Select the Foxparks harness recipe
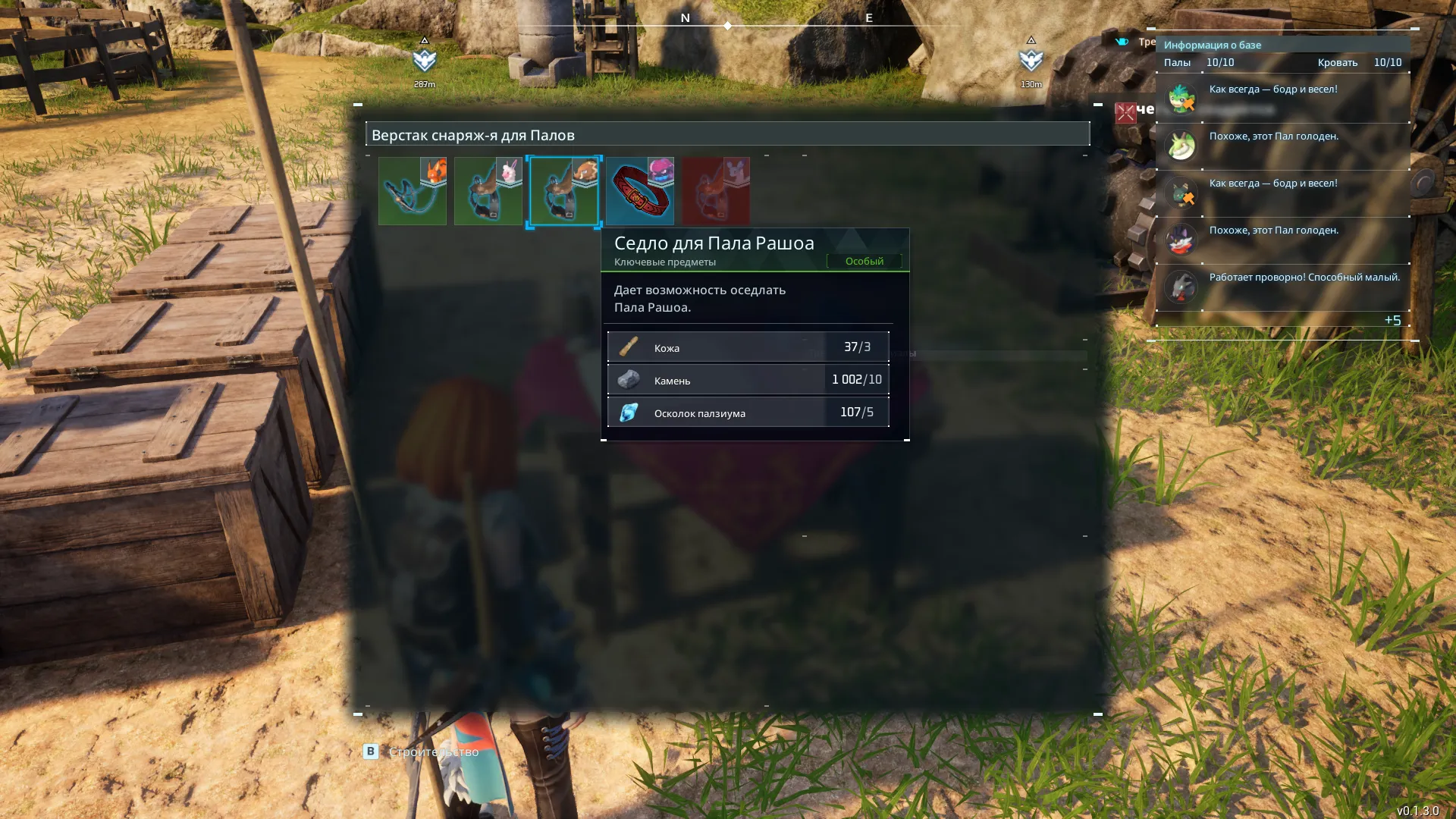Image resolution: width=1456 pixels, height=819 pixels. pyautogui.click(x=413, y=191)
